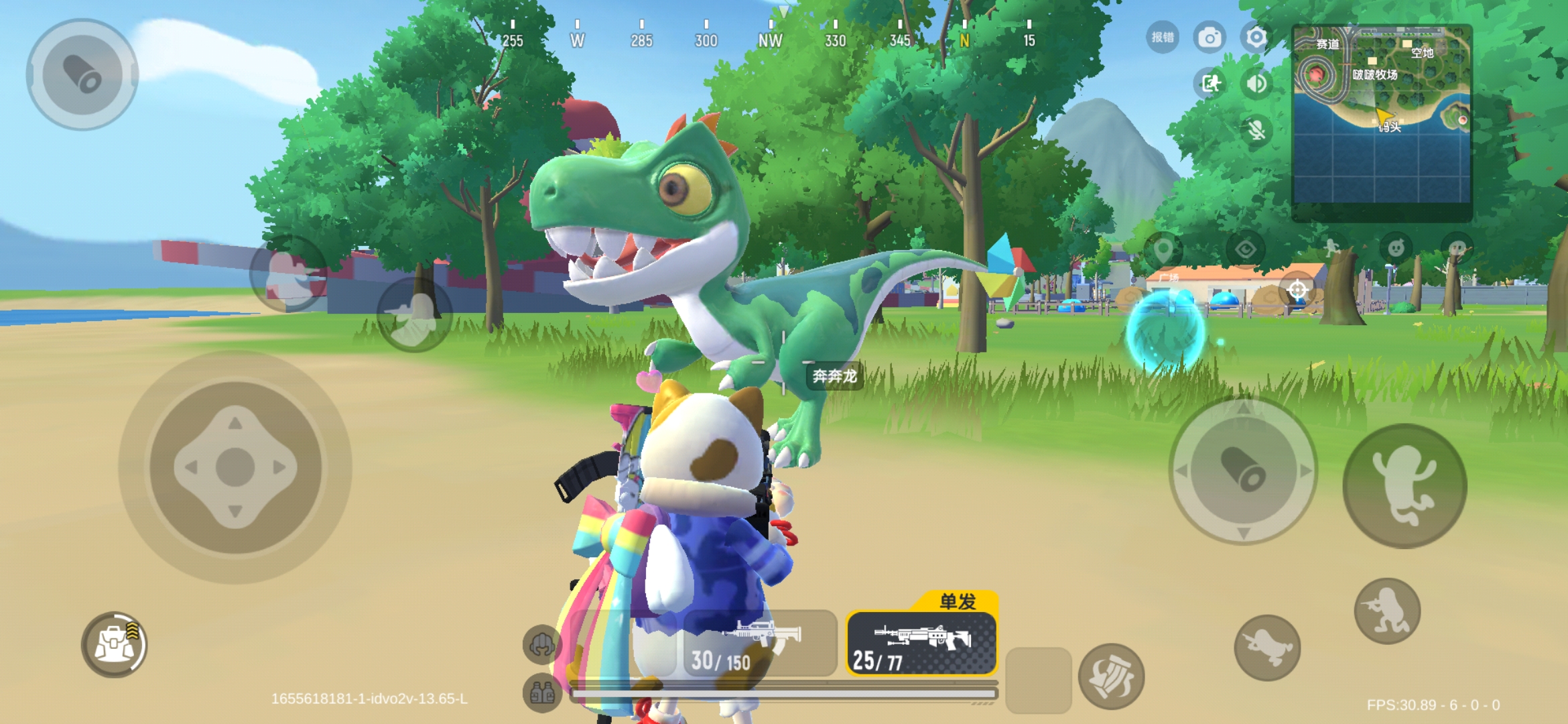Crouch using the kneeling shooter button

click(x=1387, y=611)
